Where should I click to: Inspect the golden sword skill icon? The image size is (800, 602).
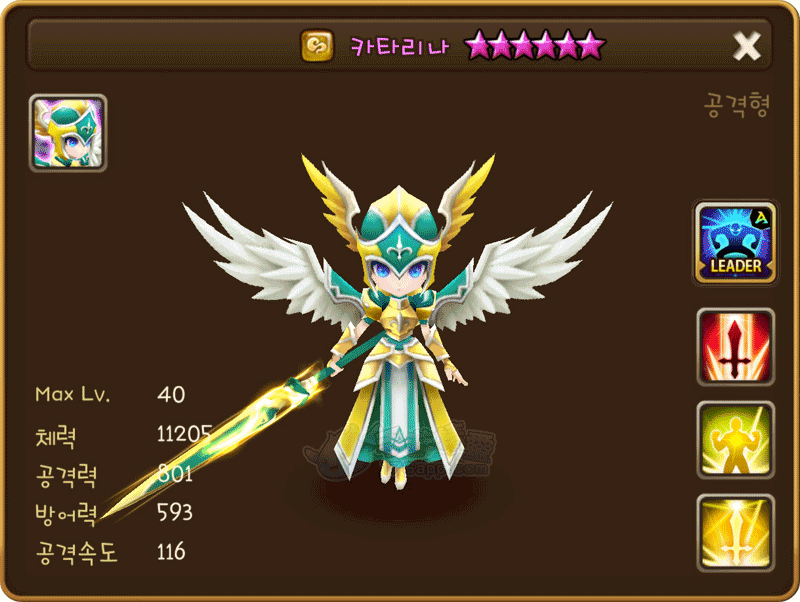[735, 533]
